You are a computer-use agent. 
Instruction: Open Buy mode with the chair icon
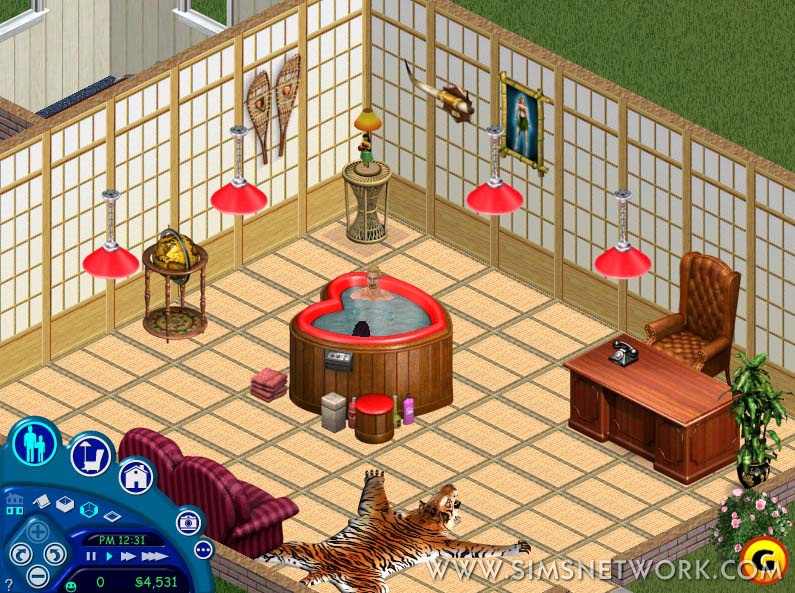tap(90, 455)
